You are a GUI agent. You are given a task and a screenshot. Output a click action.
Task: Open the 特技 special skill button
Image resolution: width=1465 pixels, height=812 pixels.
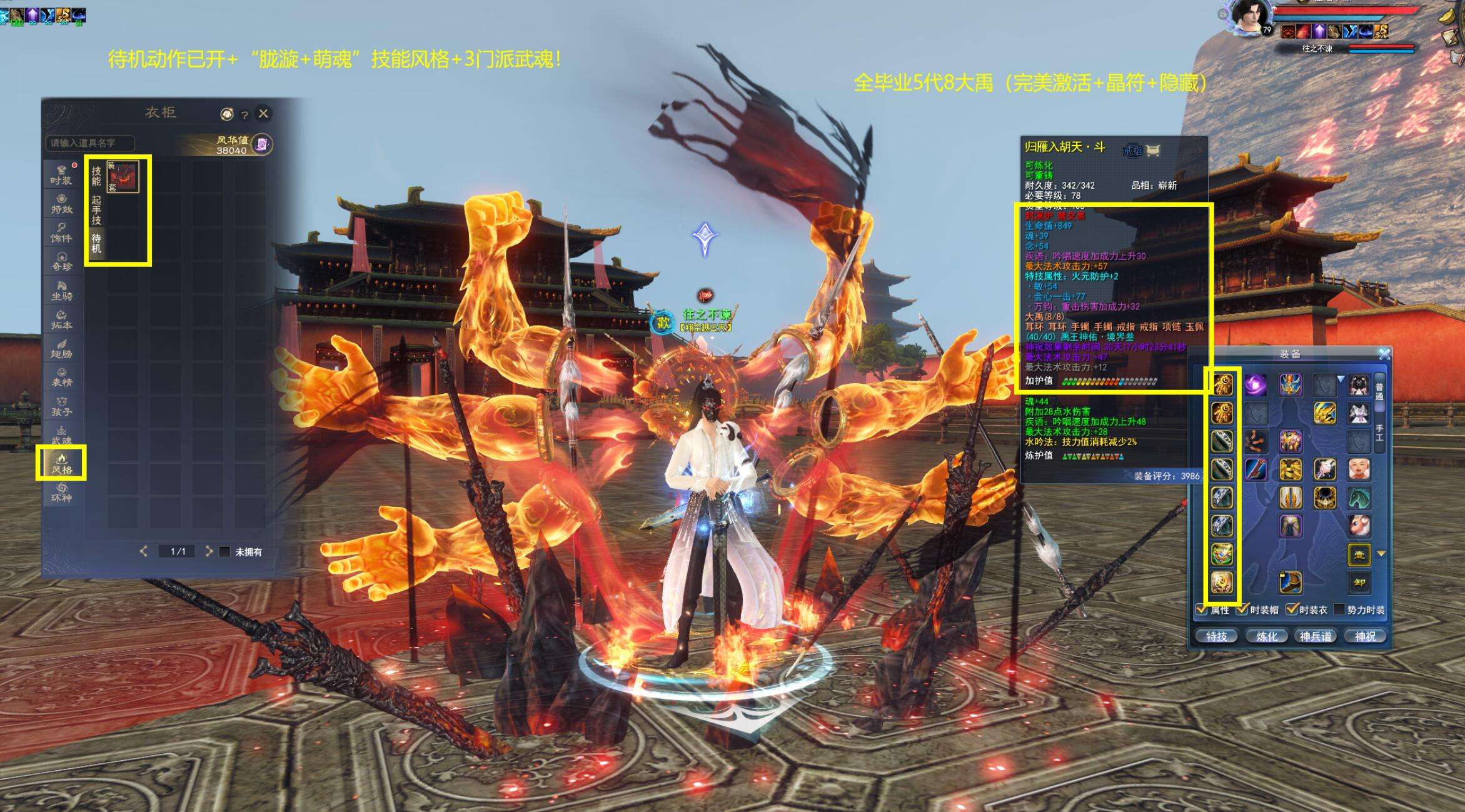point(1216,636)
